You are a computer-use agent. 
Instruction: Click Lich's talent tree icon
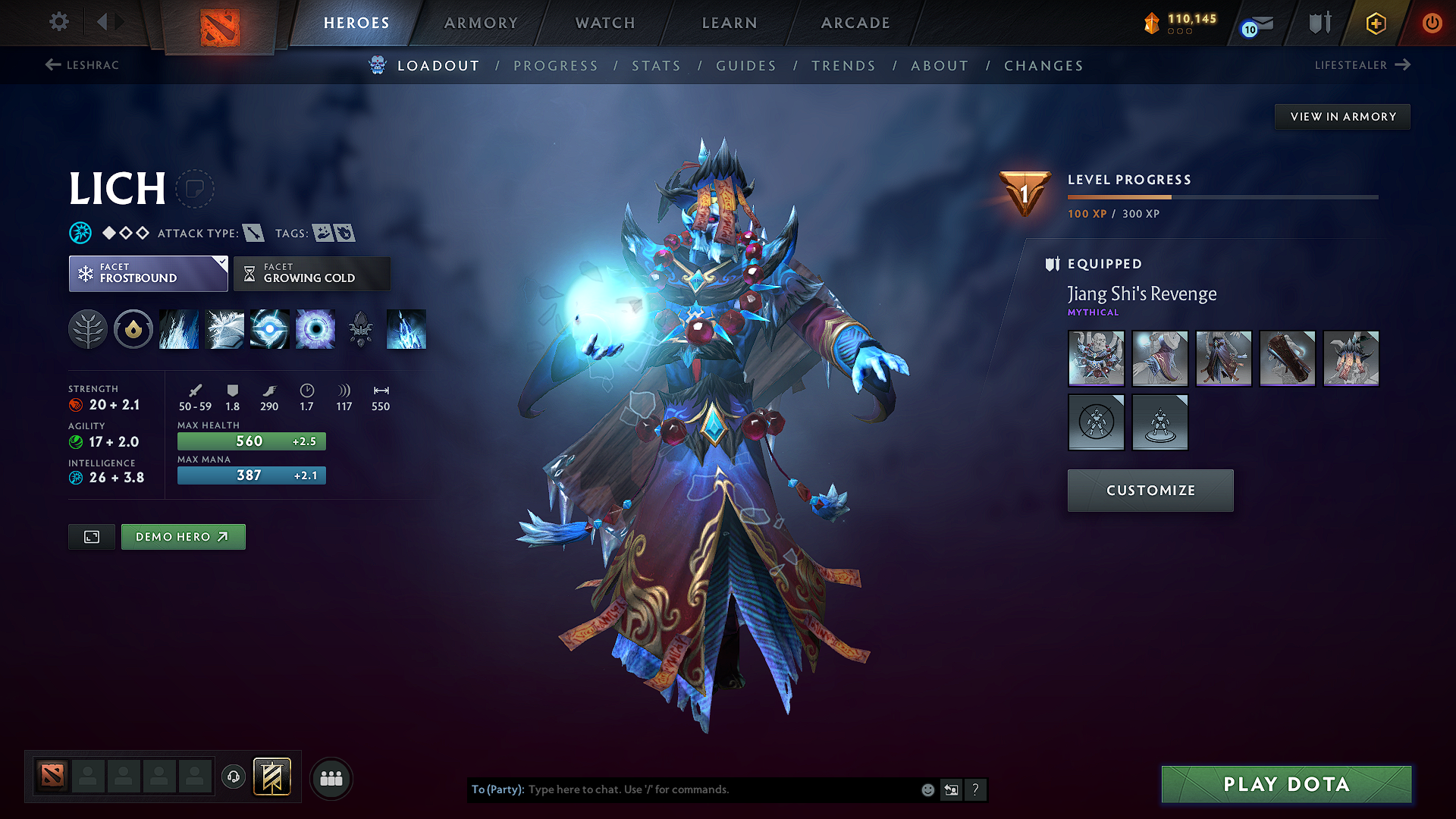(88, 329)
